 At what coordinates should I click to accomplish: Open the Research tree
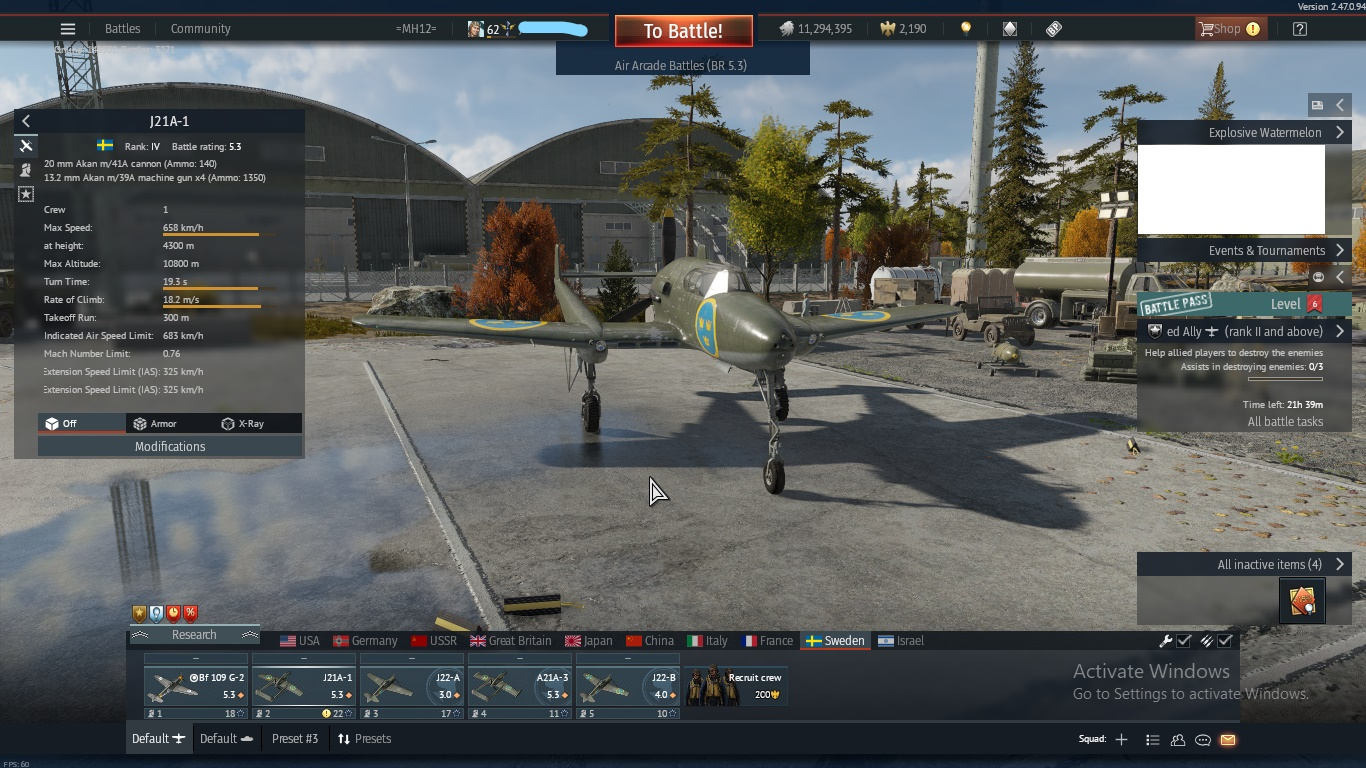click(x=194, y=635)
